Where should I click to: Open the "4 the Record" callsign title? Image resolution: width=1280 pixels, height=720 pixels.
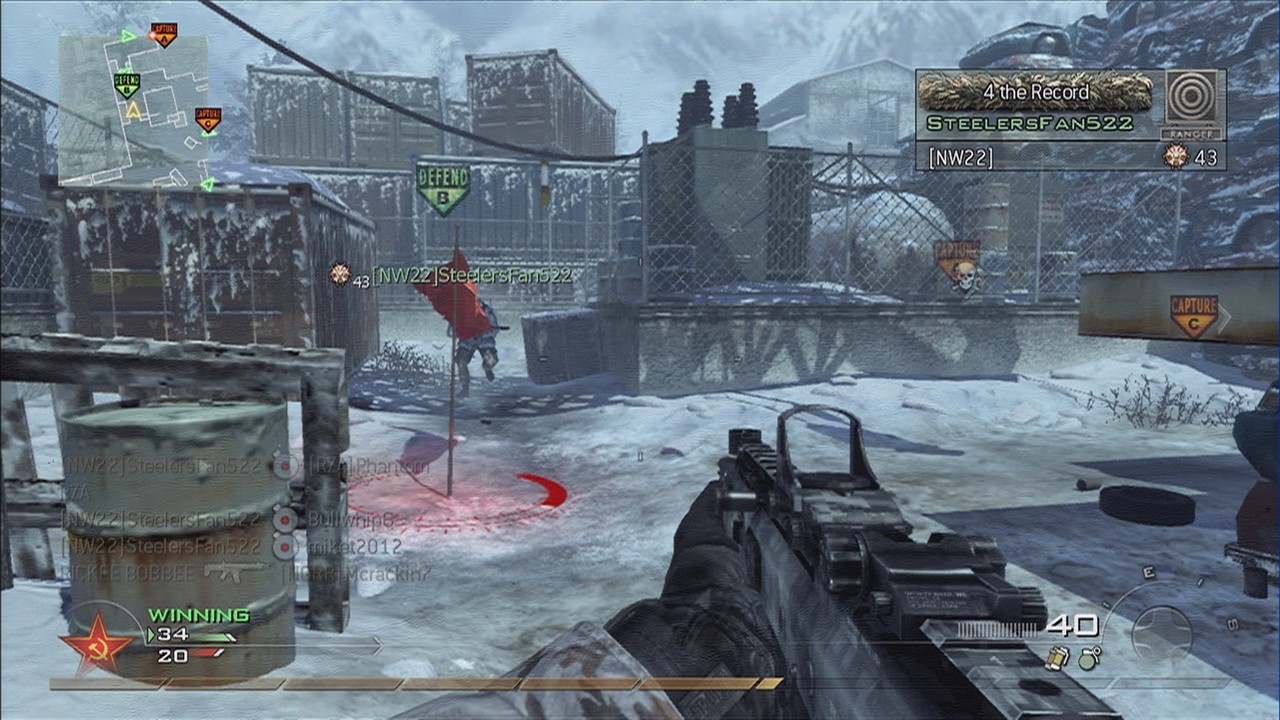click(1035, 92)
